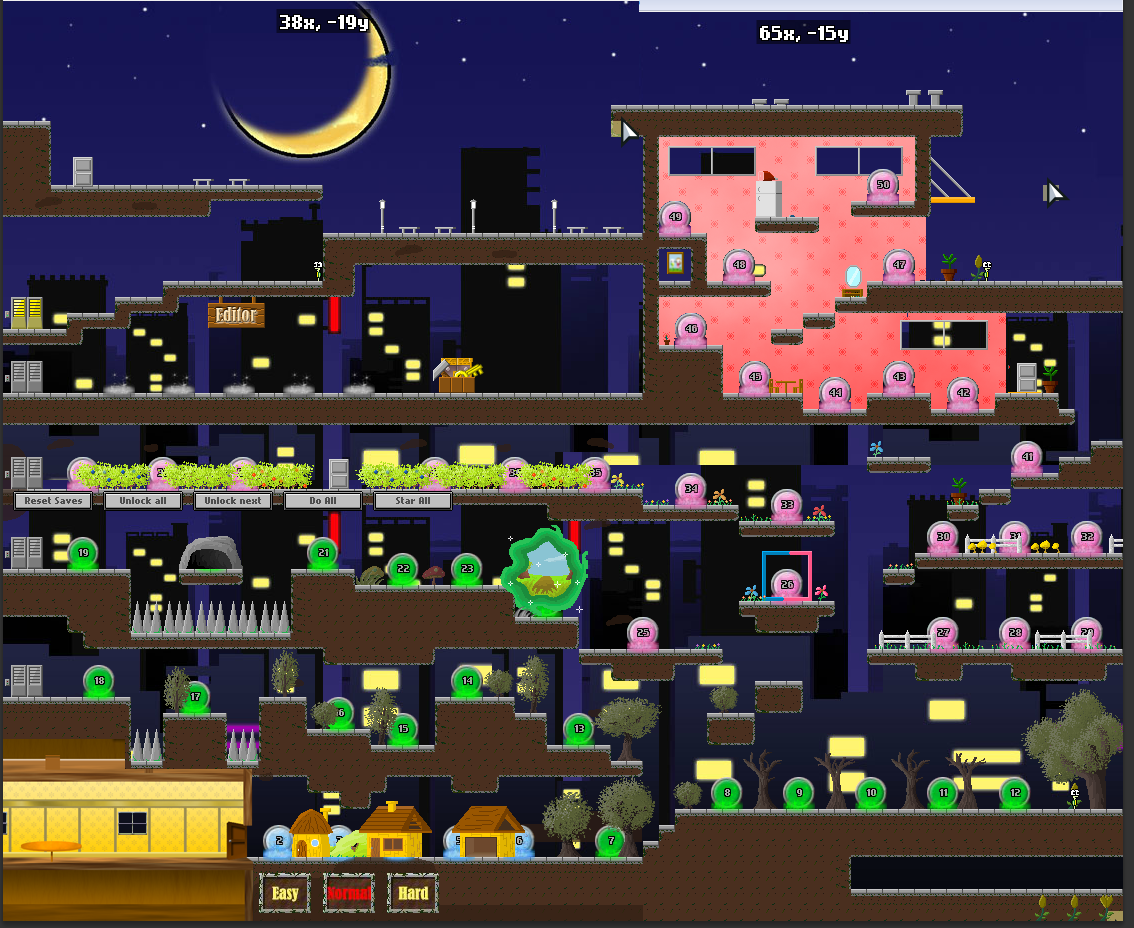
Task: Select the Star All button
Action: (x=413, y=501)
